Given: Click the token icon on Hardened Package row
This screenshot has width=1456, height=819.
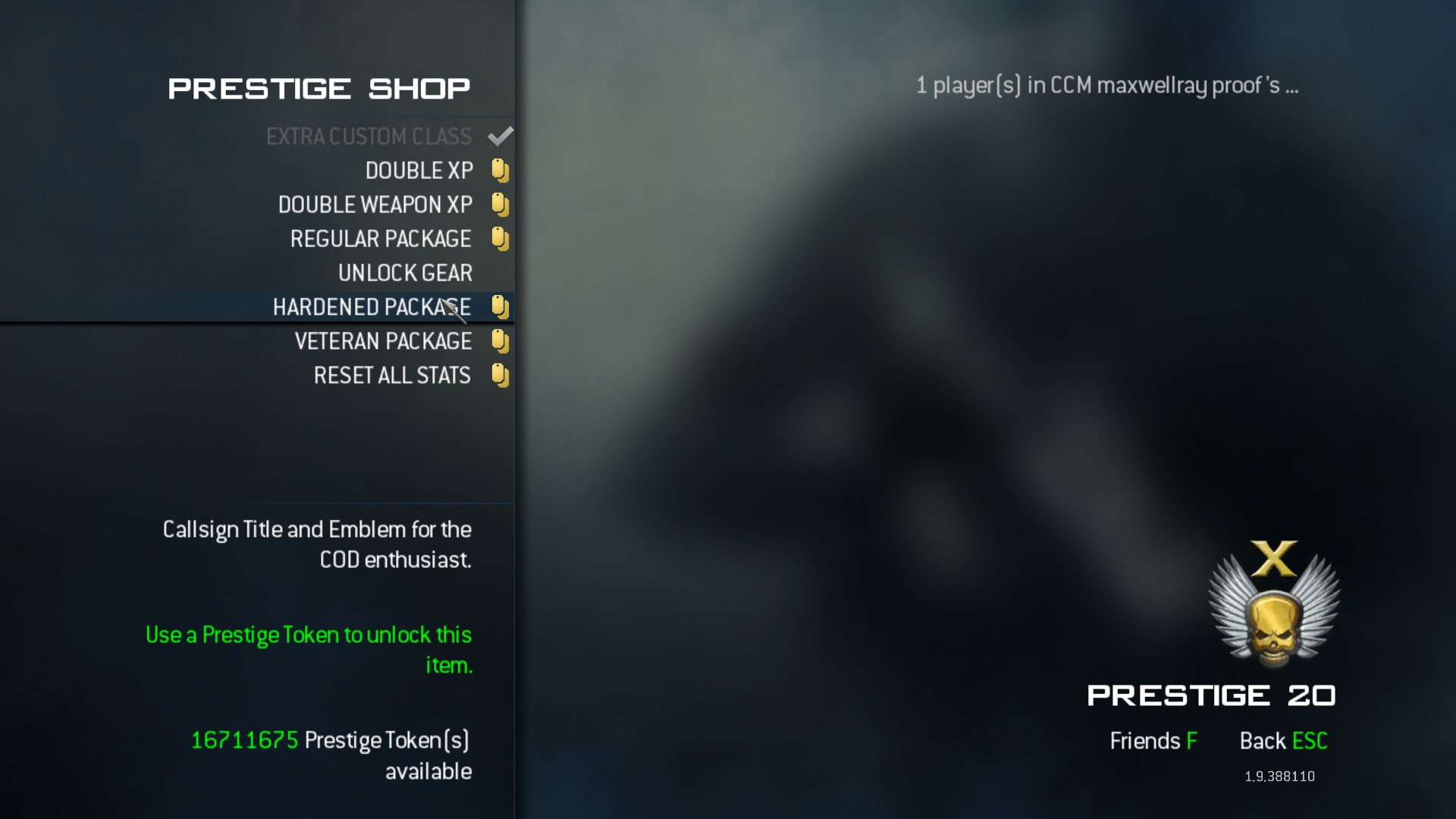Looking at the screenshot, I should 500,307.
